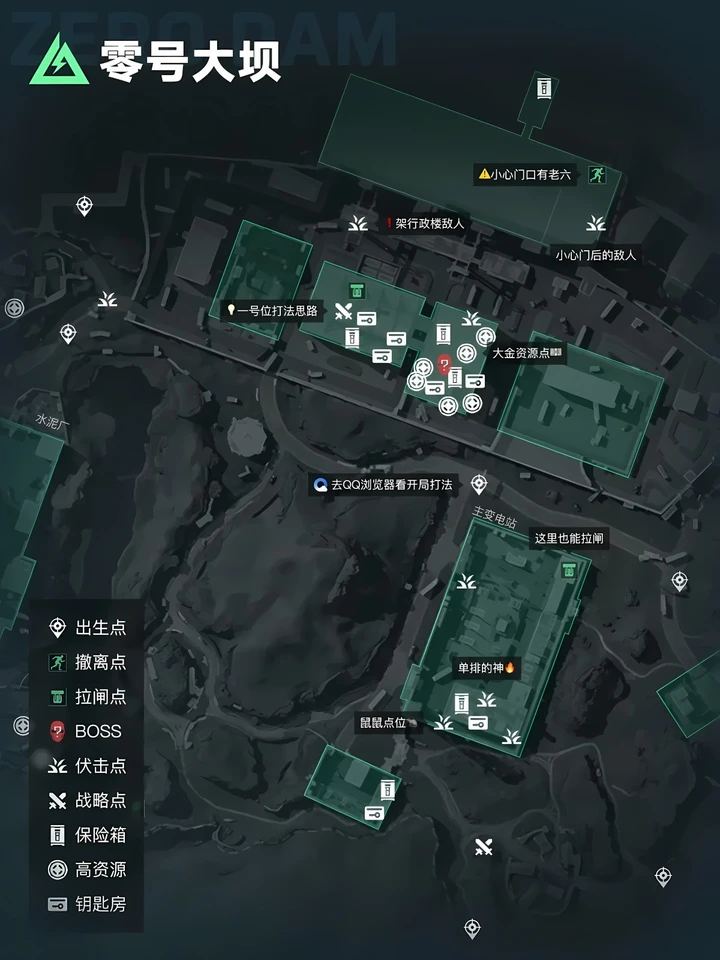Toggle the 伏击点 legend entry
This screenshot has height=960, width=720.
coord(88,766)
